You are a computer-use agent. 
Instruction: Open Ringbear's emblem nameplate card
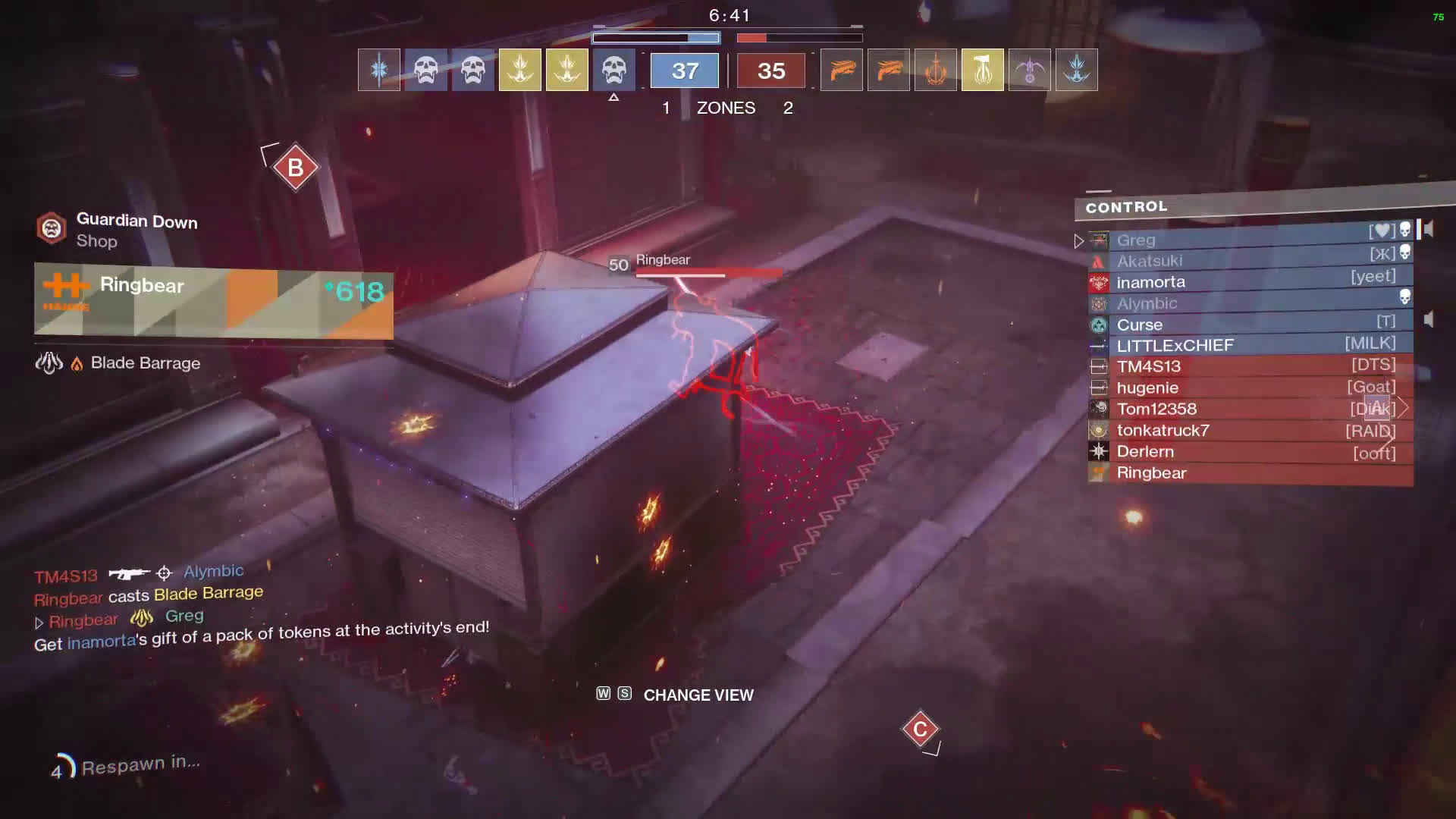pos(213,300)
